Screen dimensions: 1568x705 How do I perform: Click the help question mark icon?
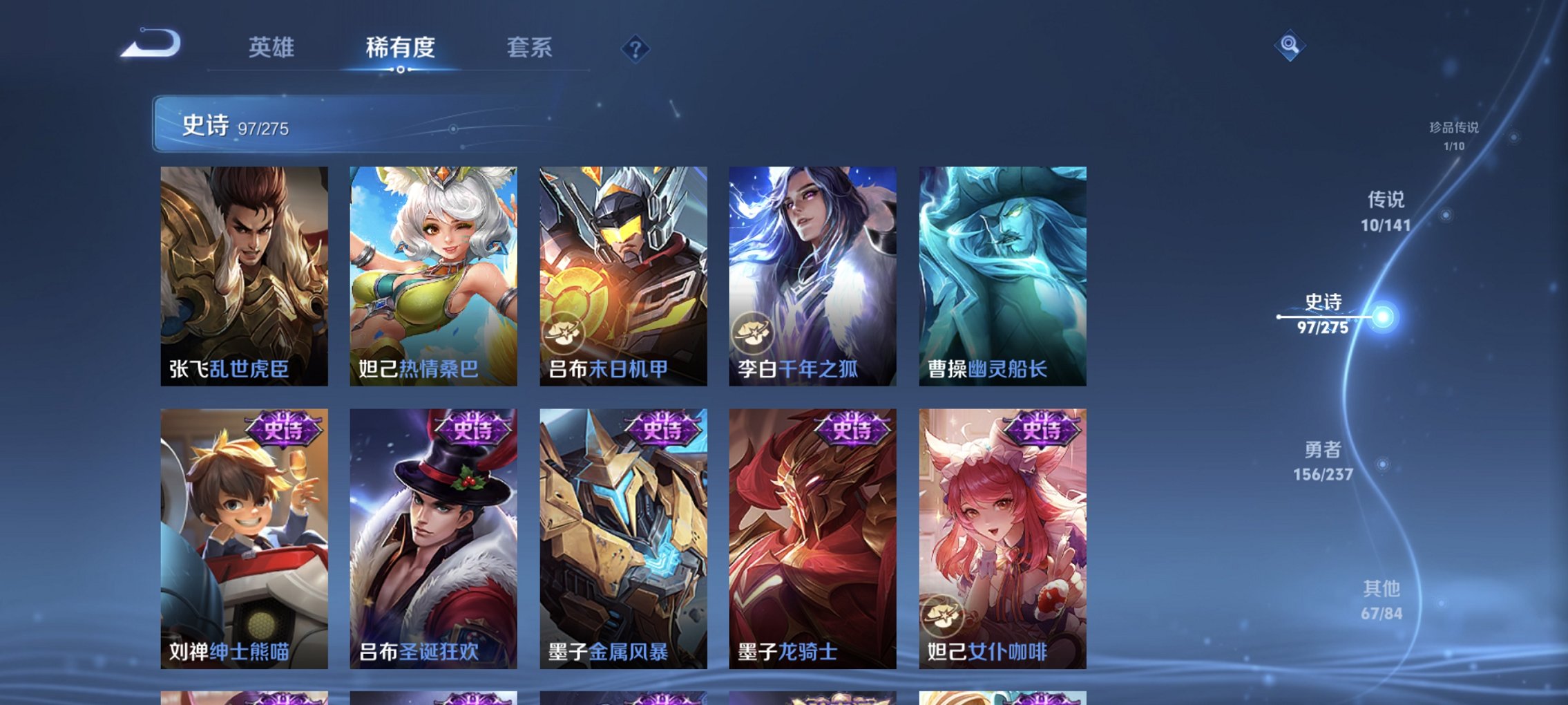click(x=637, y=48)
